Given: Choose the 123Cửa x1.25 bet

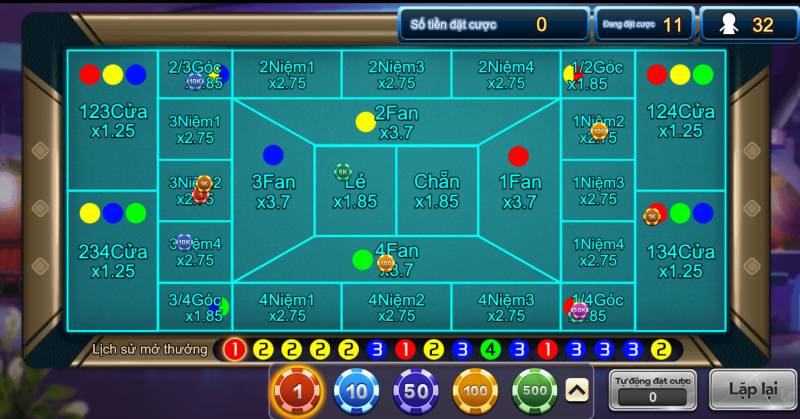Looking at the screenshot, I should [x=113, y=120].
